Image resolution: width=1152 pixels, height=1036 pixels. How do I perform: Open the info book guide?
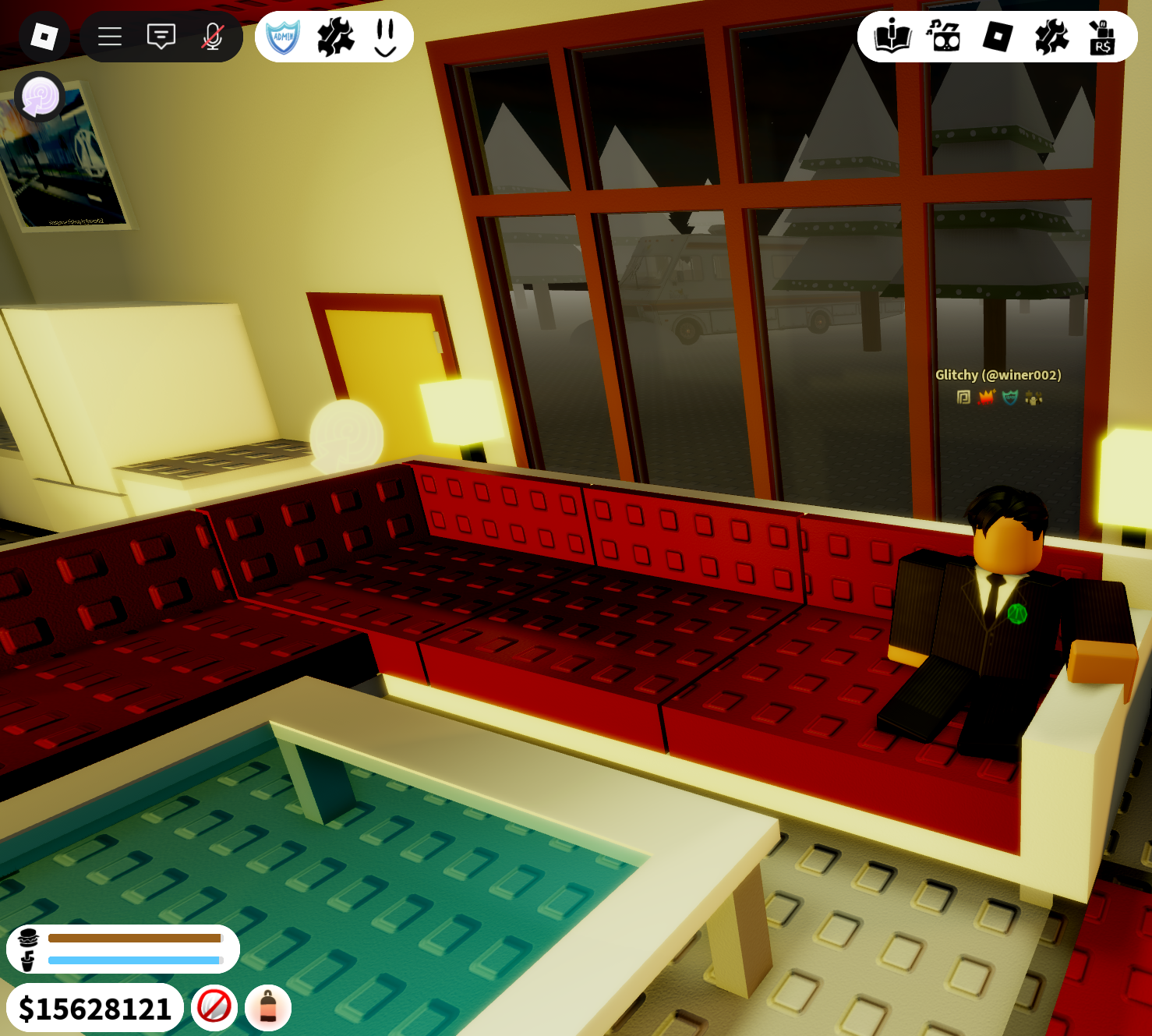892,37
